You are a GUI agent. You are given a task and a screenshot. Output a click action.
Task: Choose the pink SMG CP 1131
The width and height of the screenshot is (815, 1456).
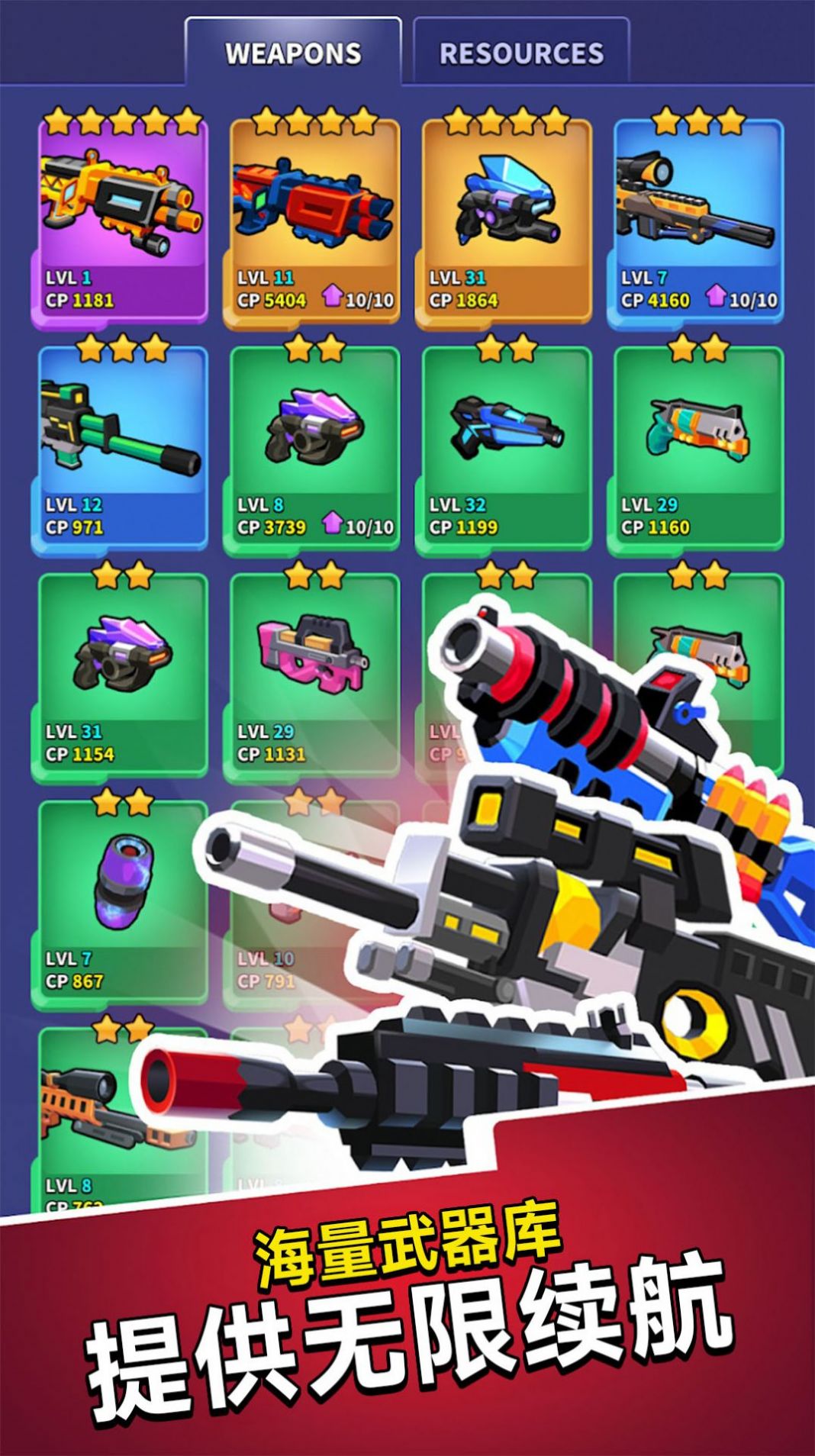(313, 672)
